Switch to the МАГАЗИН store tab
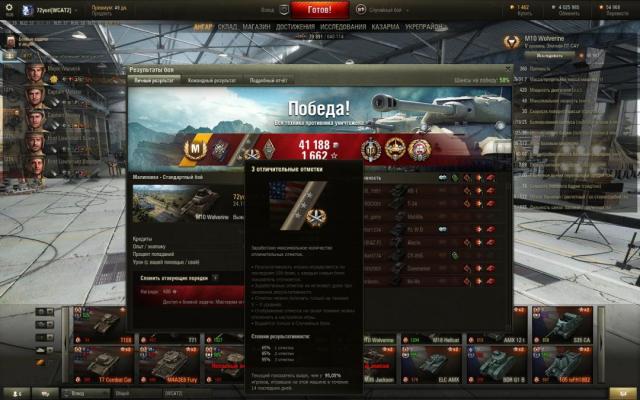 point(256,27)
